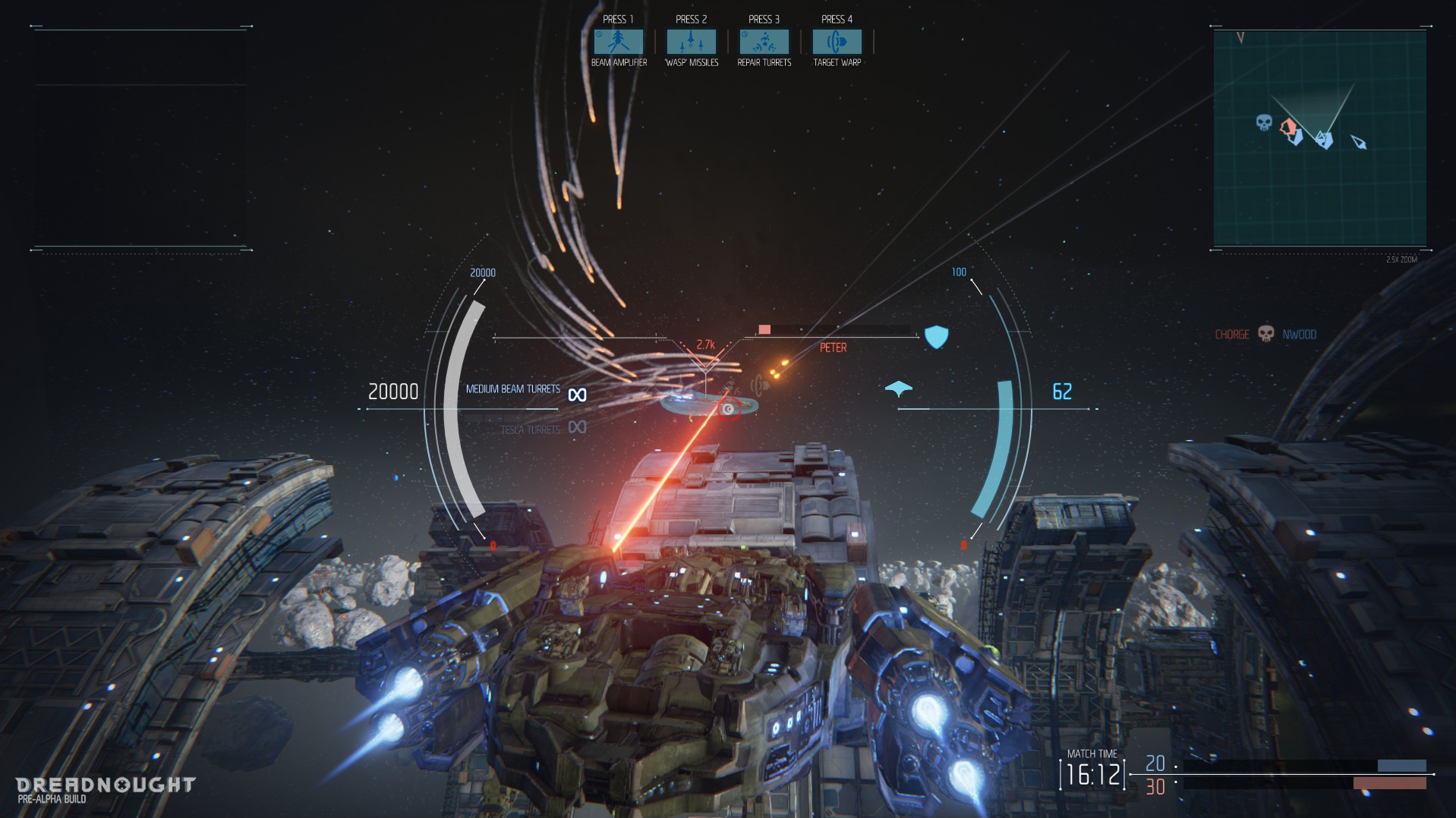The image size is (1456, 818).
Task: Toggle the blue enemy ship marker on screen
Action: [898, 388]
